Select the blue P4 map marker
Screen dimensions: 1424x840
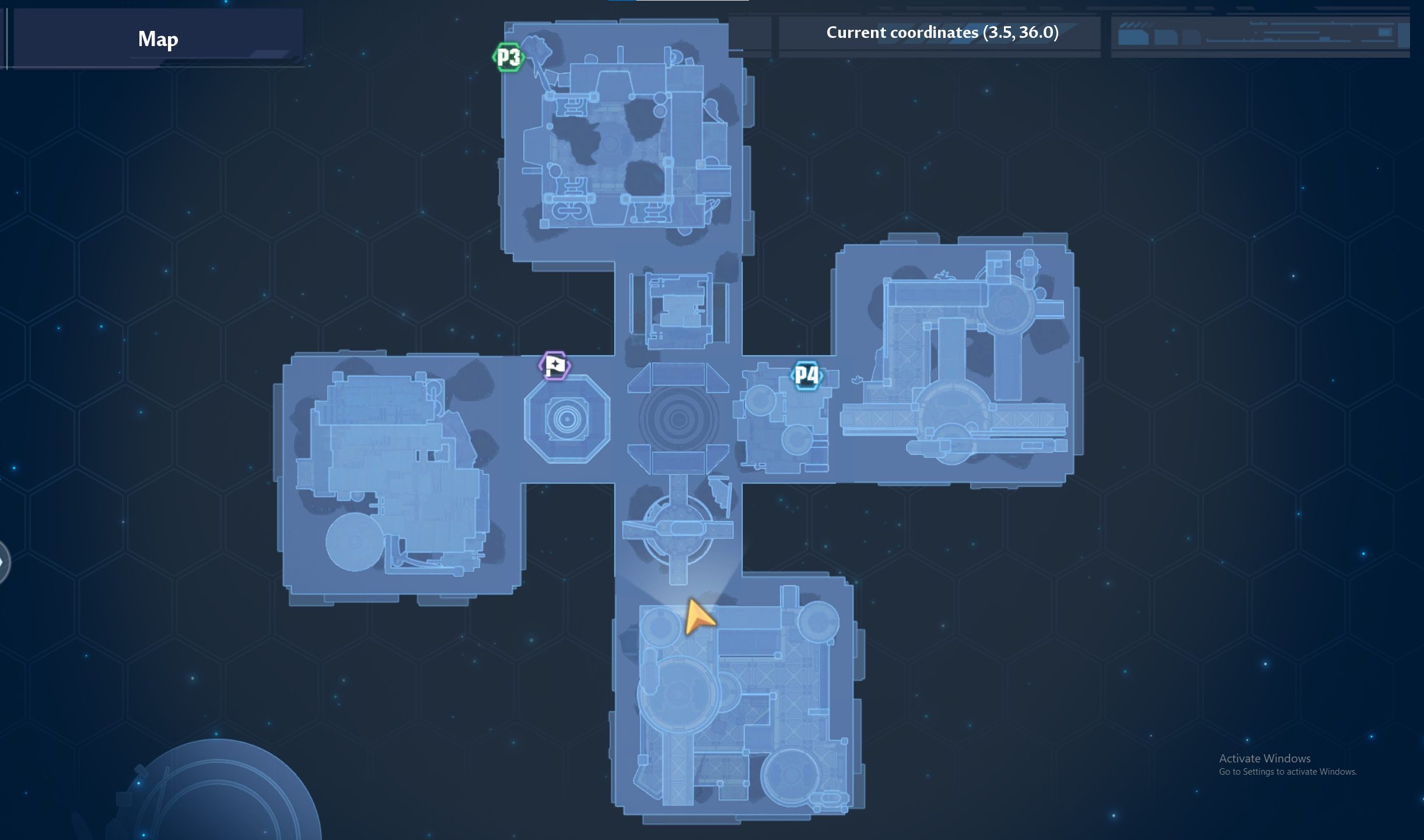806,375
